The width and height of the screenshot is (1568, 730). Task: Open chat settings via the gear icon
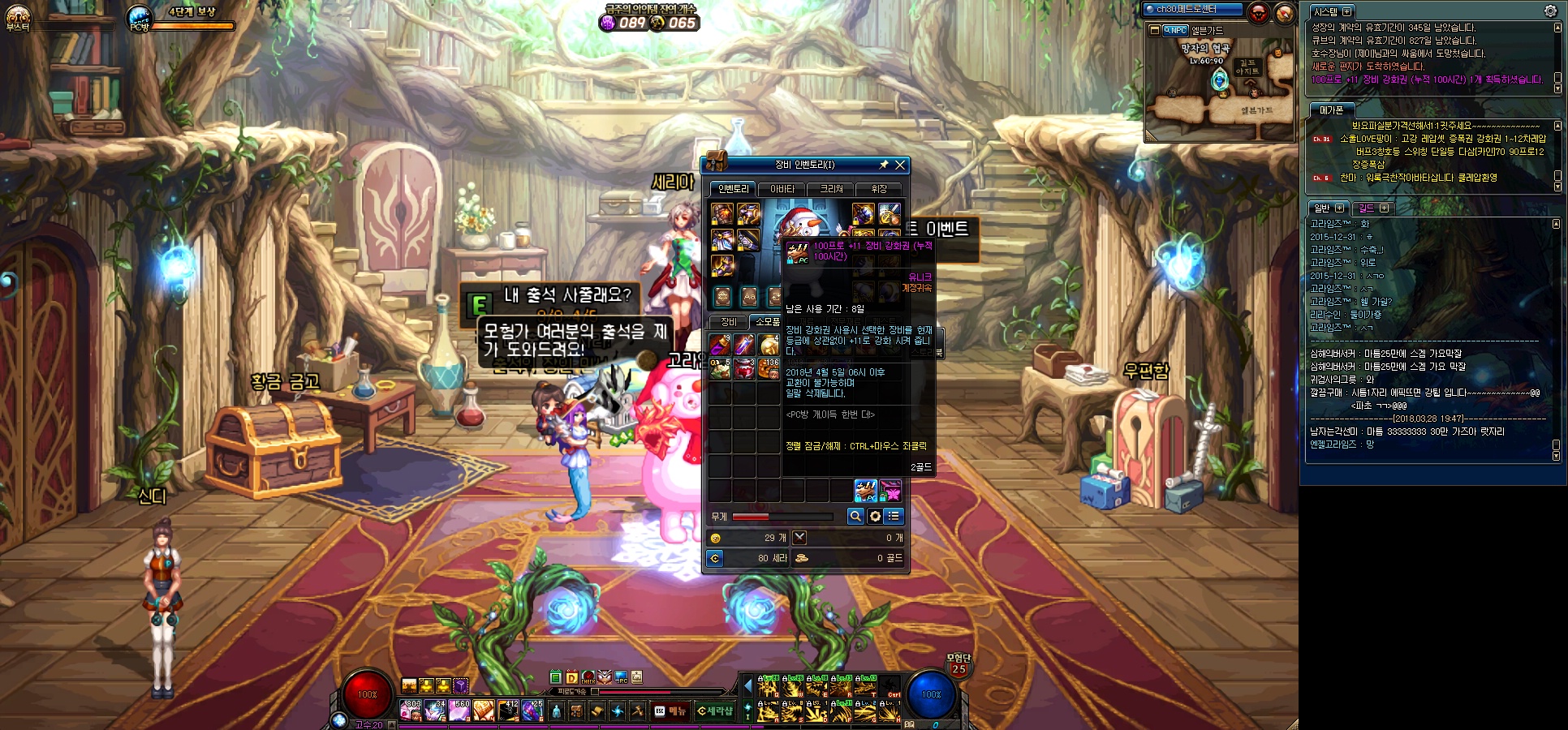(x=1550, y=11)
